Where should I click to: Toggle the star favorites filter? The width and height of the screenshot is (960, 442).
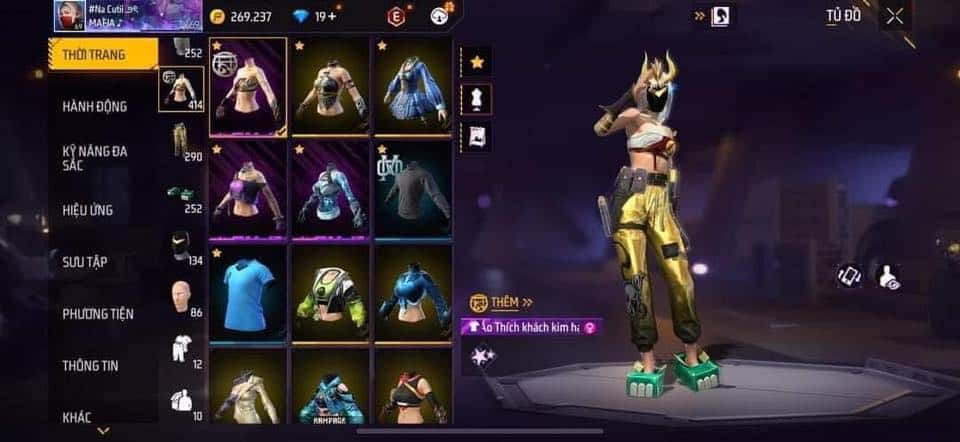click(x=477, y=62)
